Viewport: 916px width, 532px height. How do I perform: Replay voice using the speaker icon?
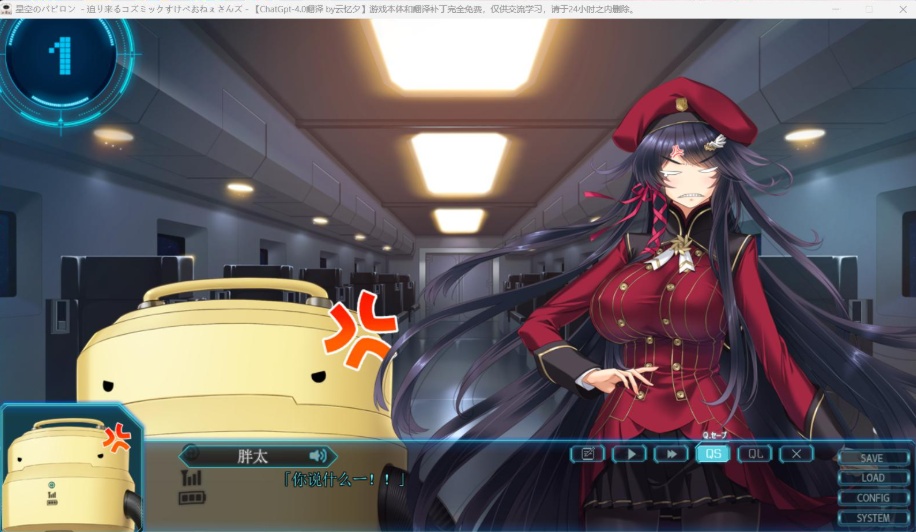[318, 455]
